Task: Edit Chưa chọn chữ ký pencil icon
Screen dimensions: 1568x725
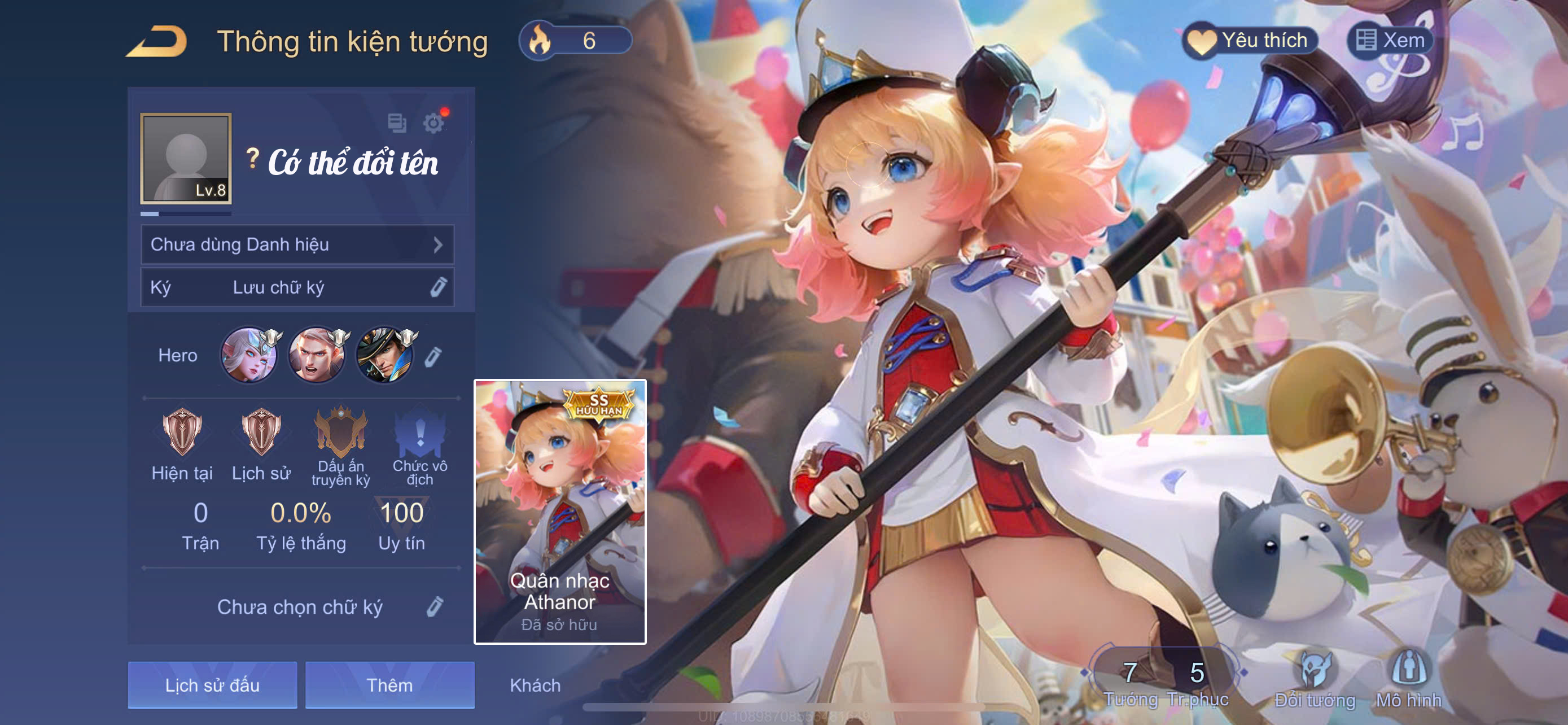Action: pos(435,607)
